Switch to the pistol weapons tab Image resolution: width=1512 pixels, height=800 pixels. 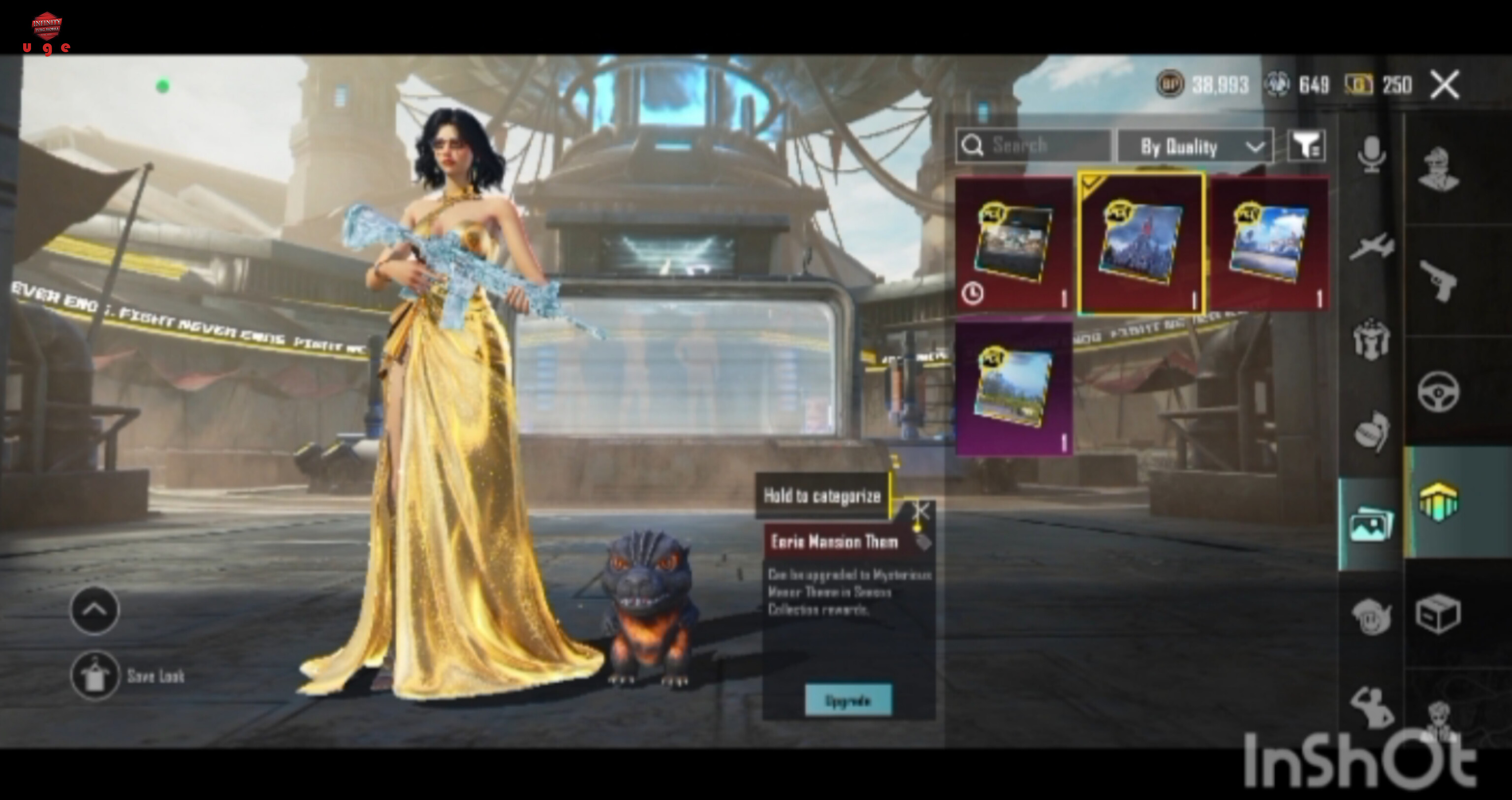pos(1438,280)
